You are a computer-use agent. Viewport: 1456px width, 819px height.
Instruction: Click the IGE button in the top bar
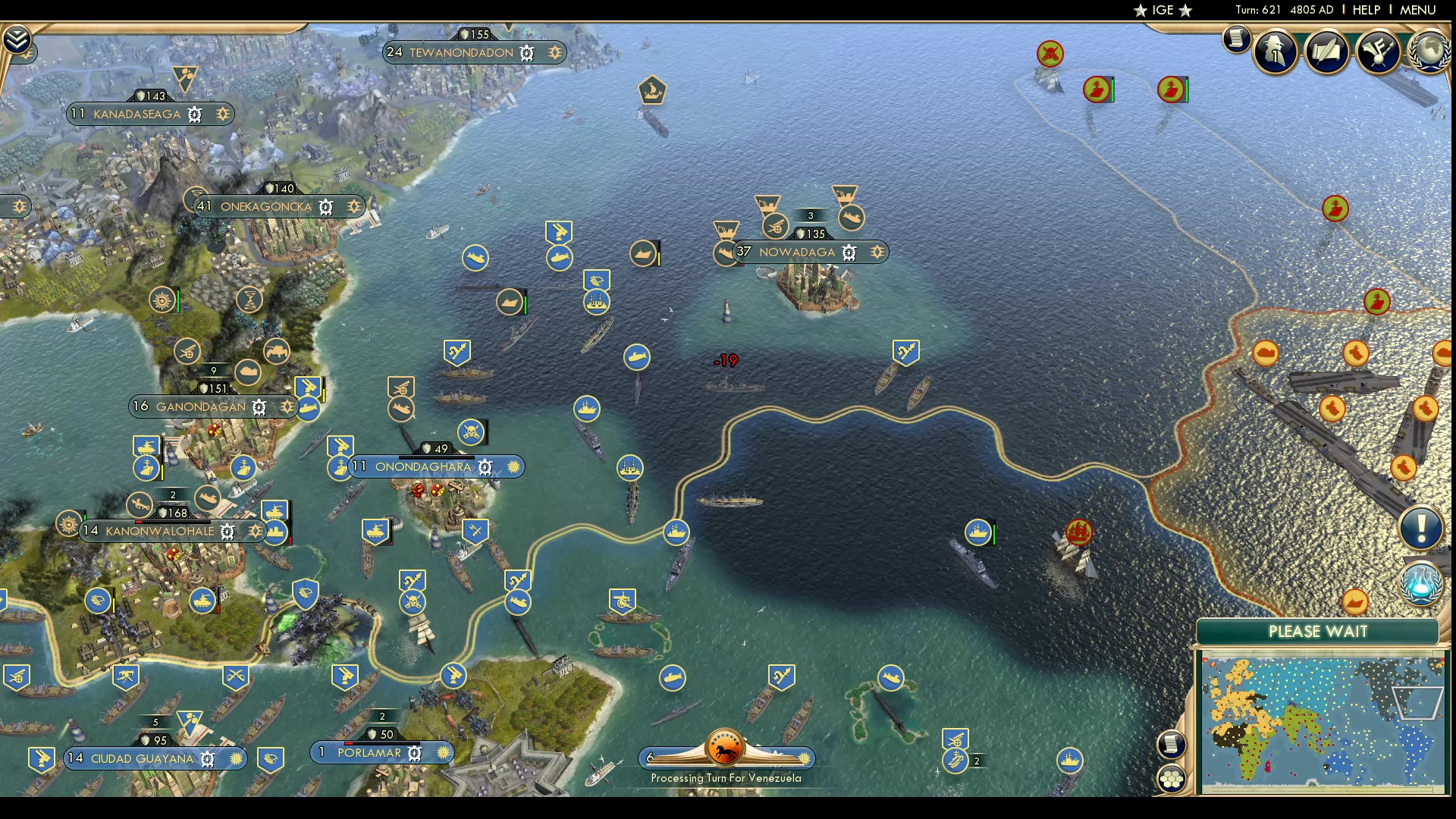click(1163, 11)
